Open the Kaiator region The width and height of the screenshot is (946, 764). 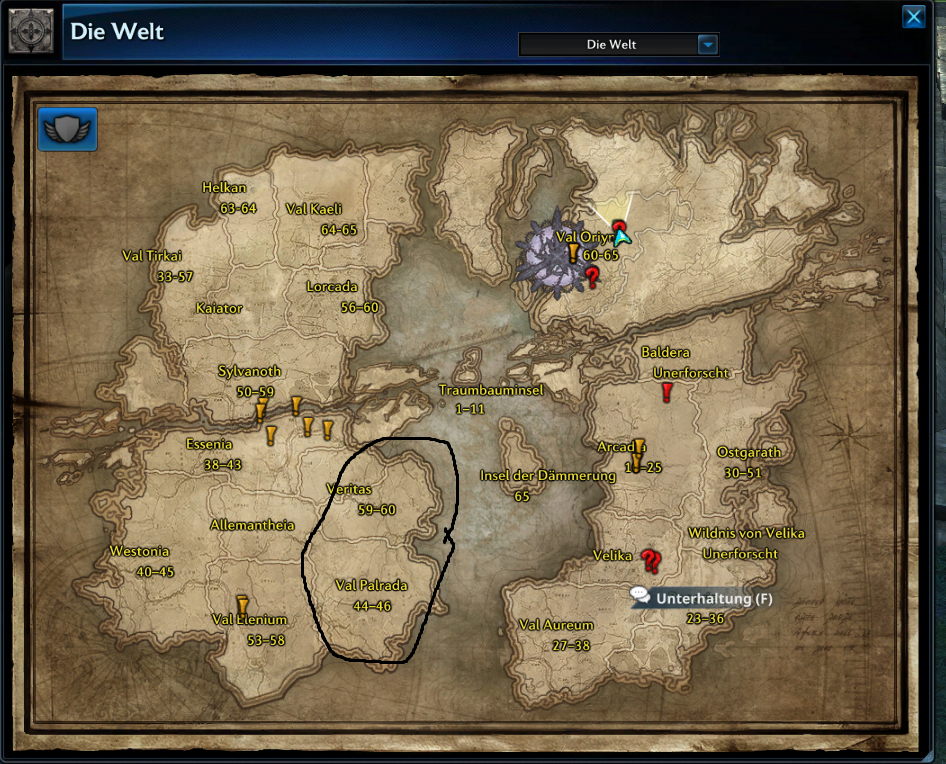coord(219,308)
